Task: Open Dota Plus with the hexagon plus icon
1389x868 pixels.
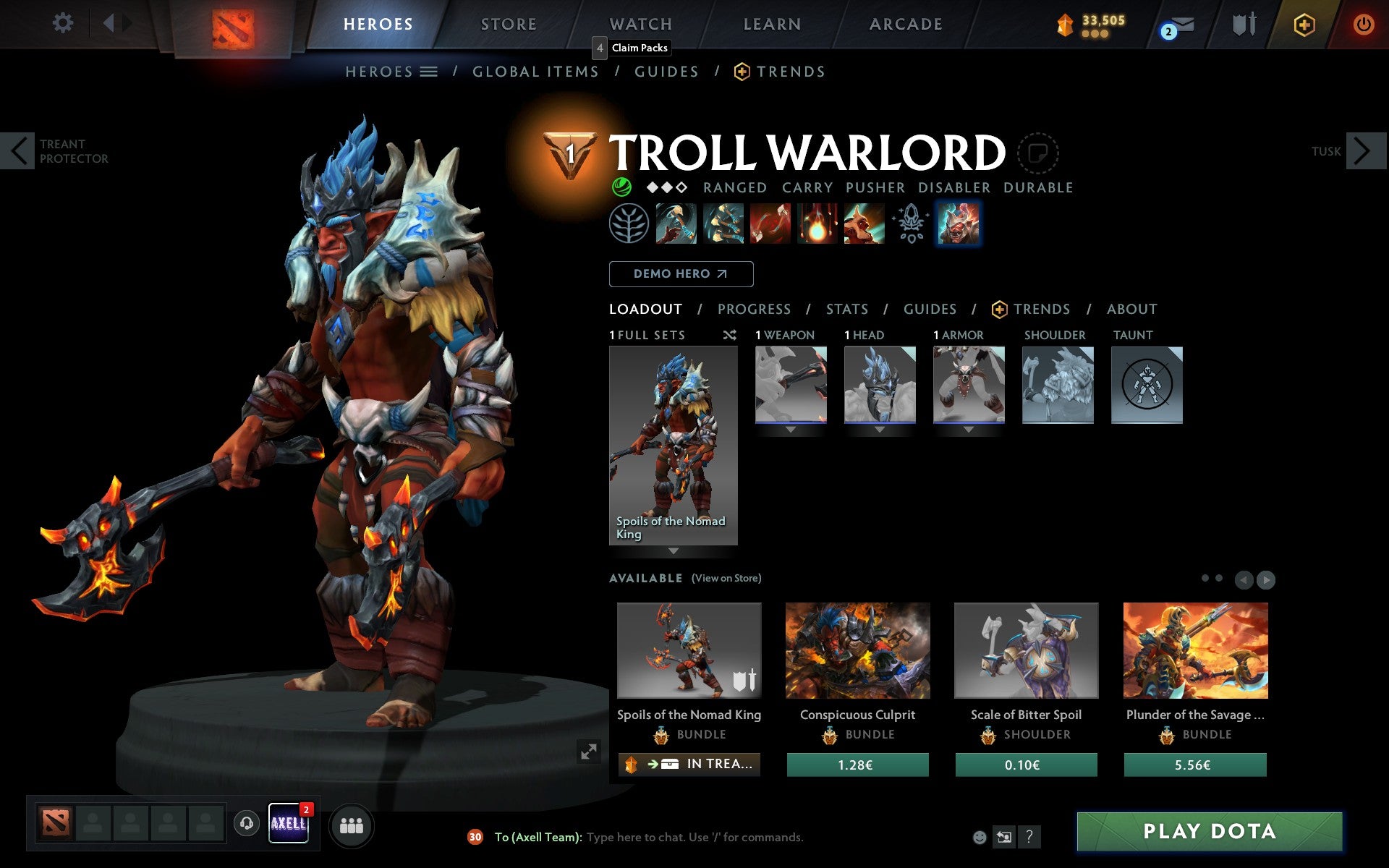Action: (1303, 24)
